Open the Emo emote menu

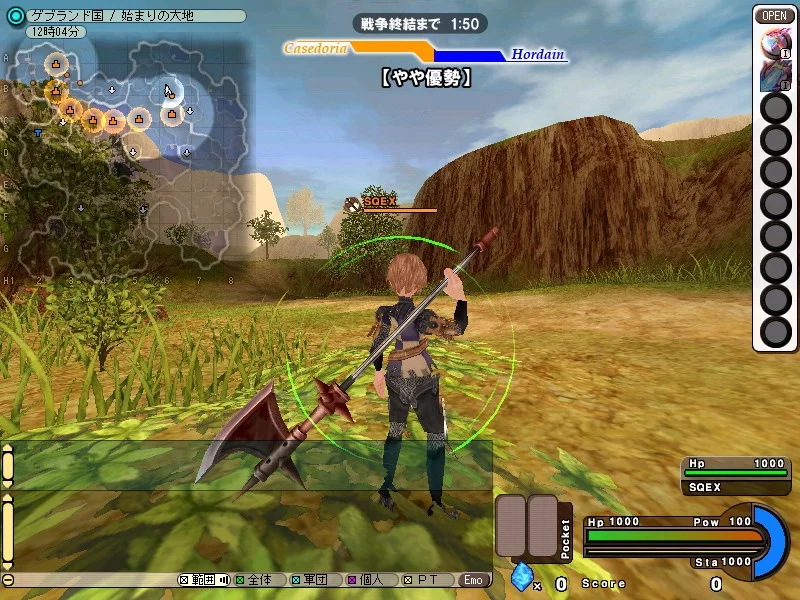pyautogui.click(x=474, y=580)
